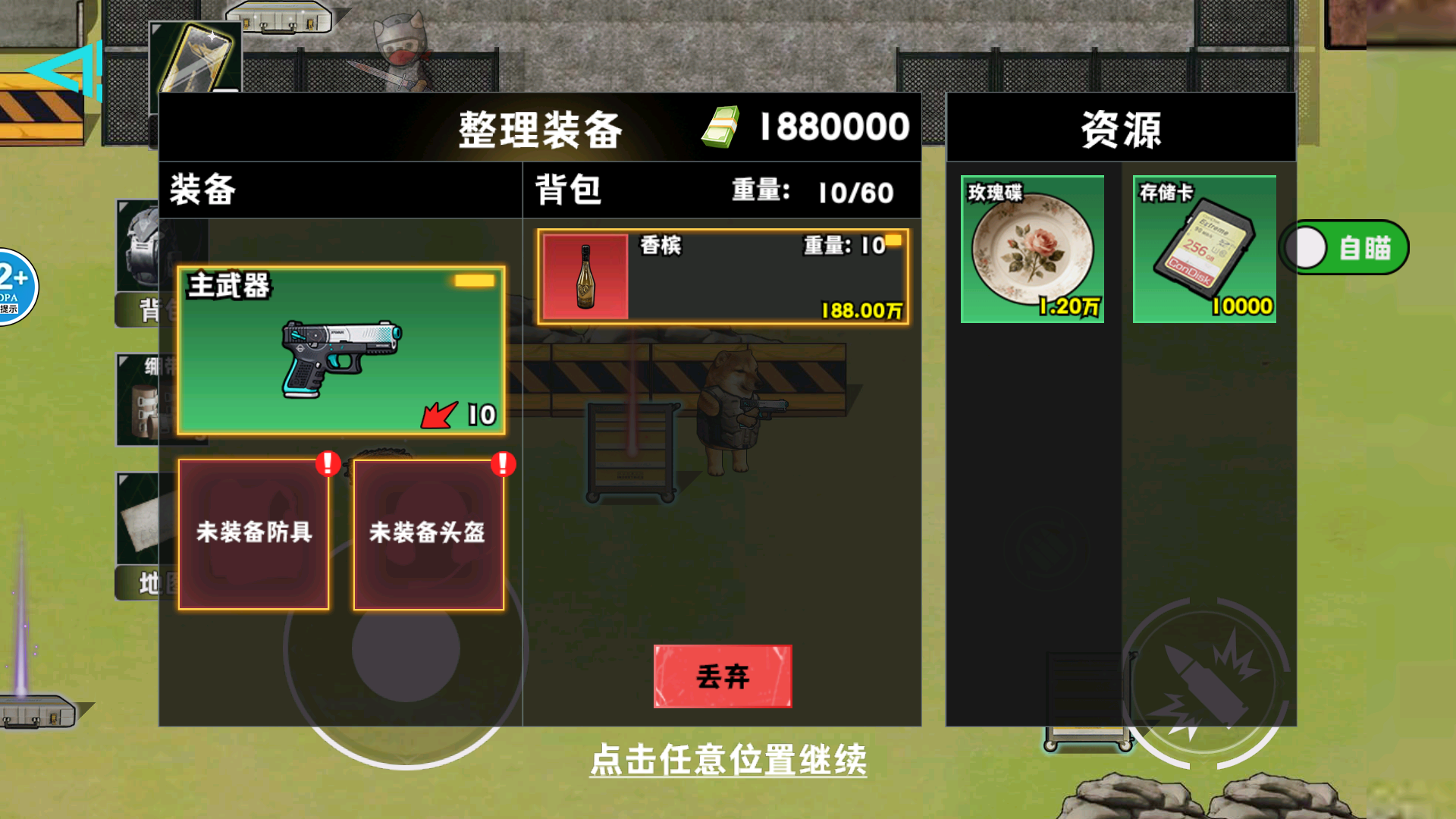Viewport: 1456px width, 819px height.
Task: Tap the red exclamation badge on the helmet slot
Action: (502, 465)
